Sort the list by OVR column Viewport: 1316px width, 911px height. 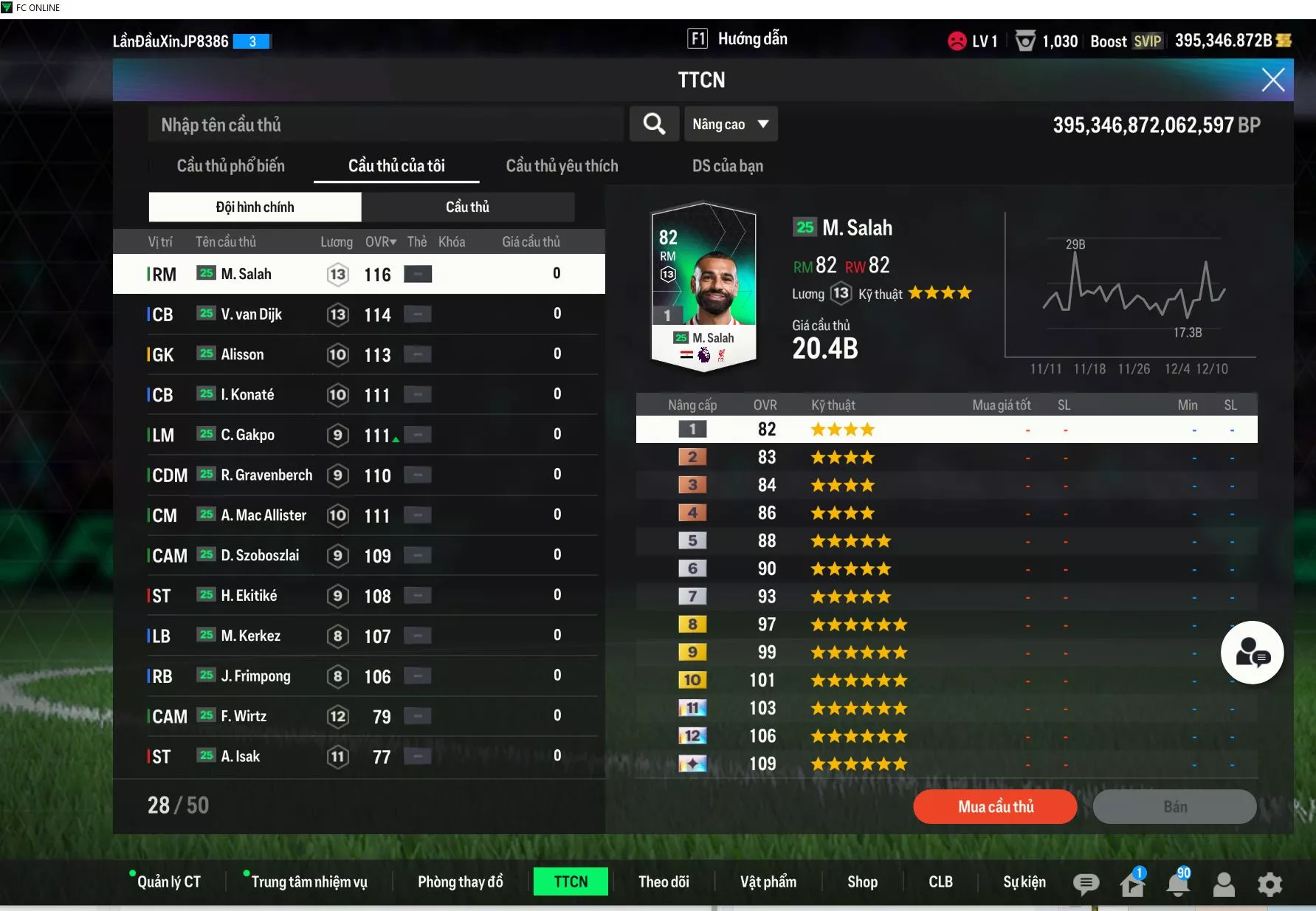click(x=380, y=242)
